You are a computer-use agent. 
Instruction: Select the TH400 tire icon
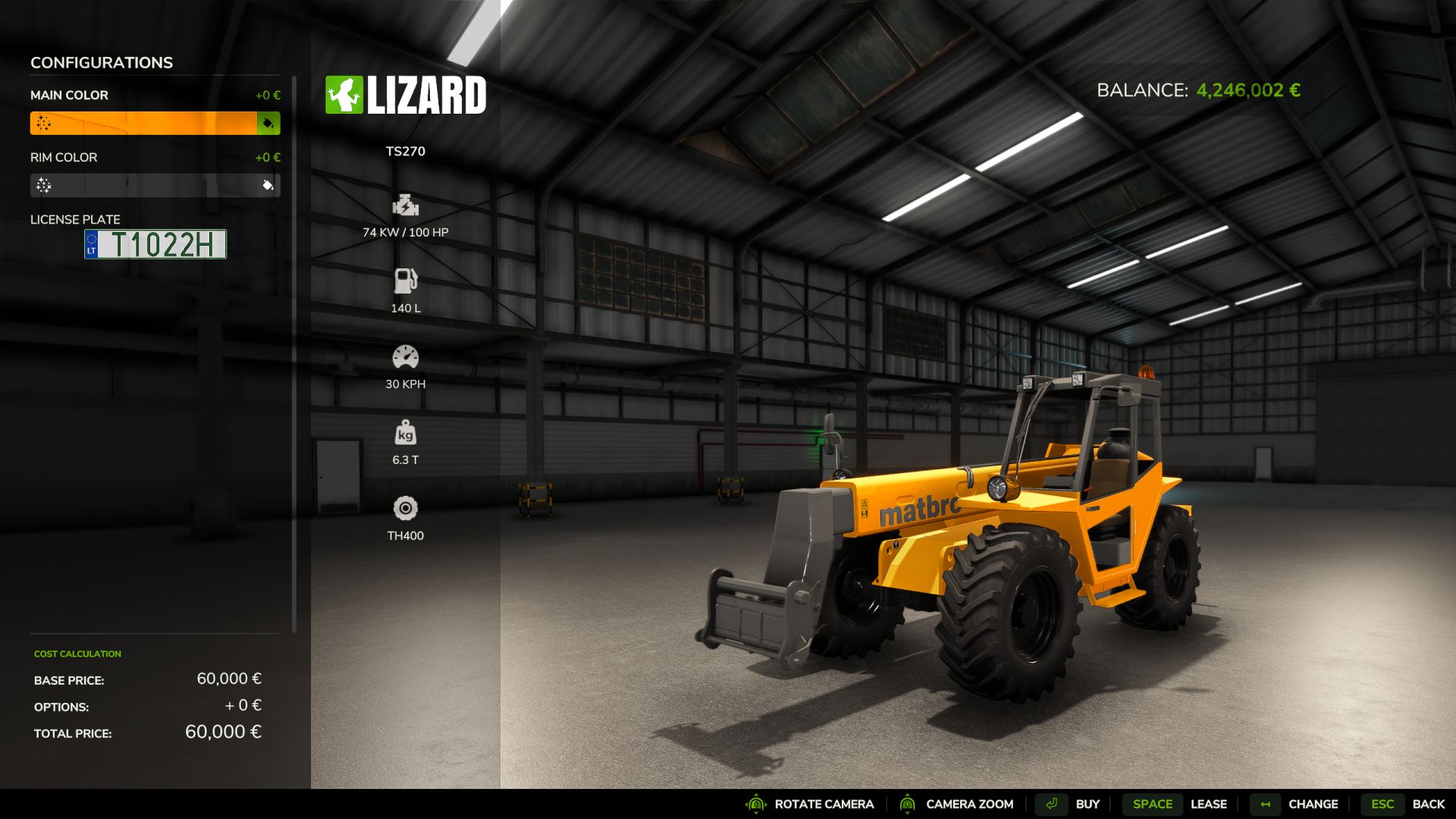click(406, 508)
